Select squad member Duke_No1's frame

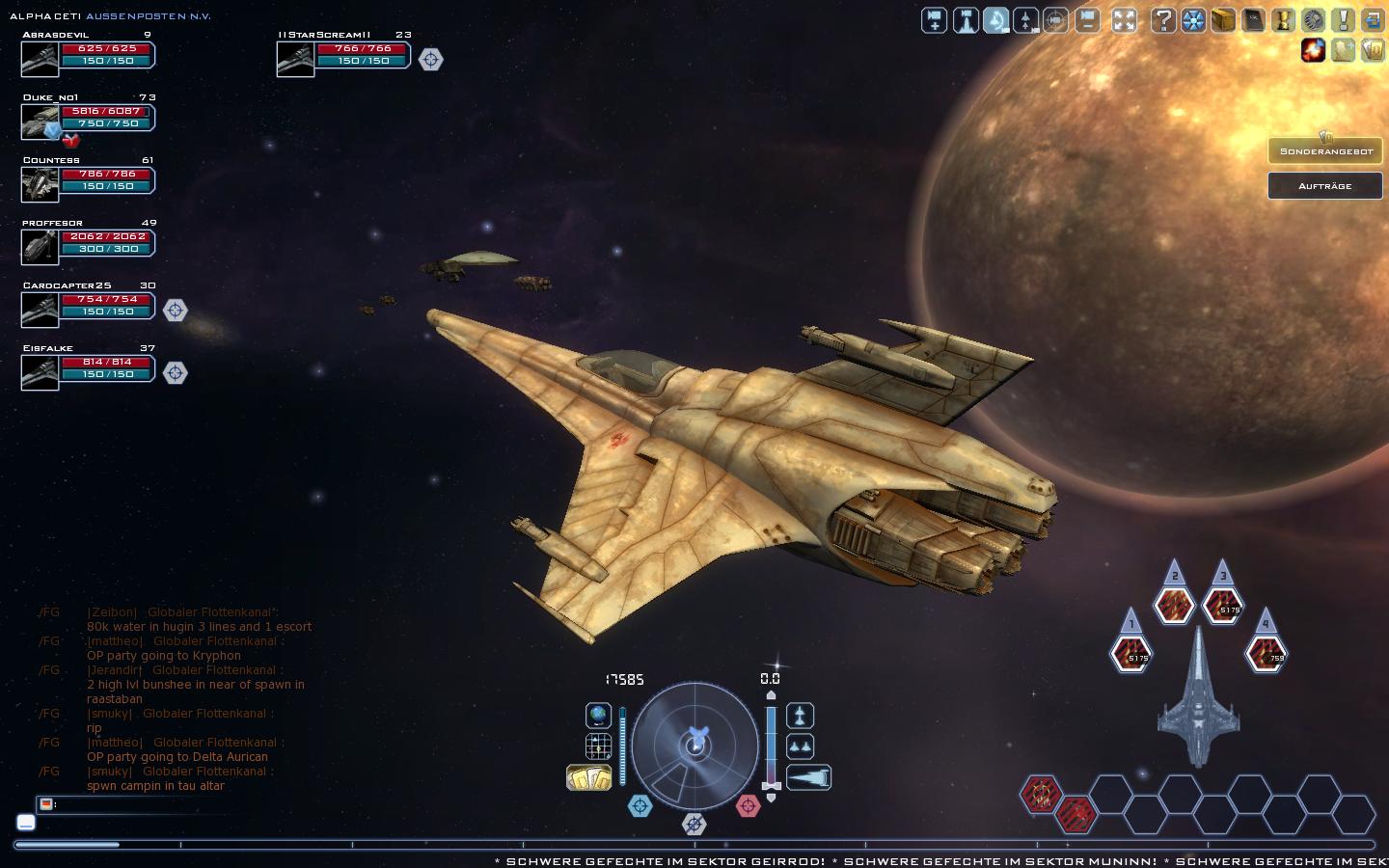pyautogui.click(x=89, y=119)
